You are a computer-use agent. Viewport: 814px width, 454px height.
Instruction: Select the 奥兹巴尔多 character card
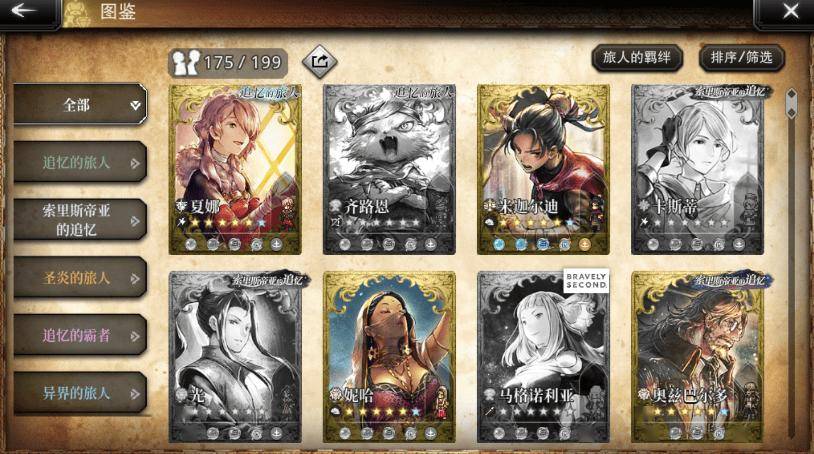697,357
